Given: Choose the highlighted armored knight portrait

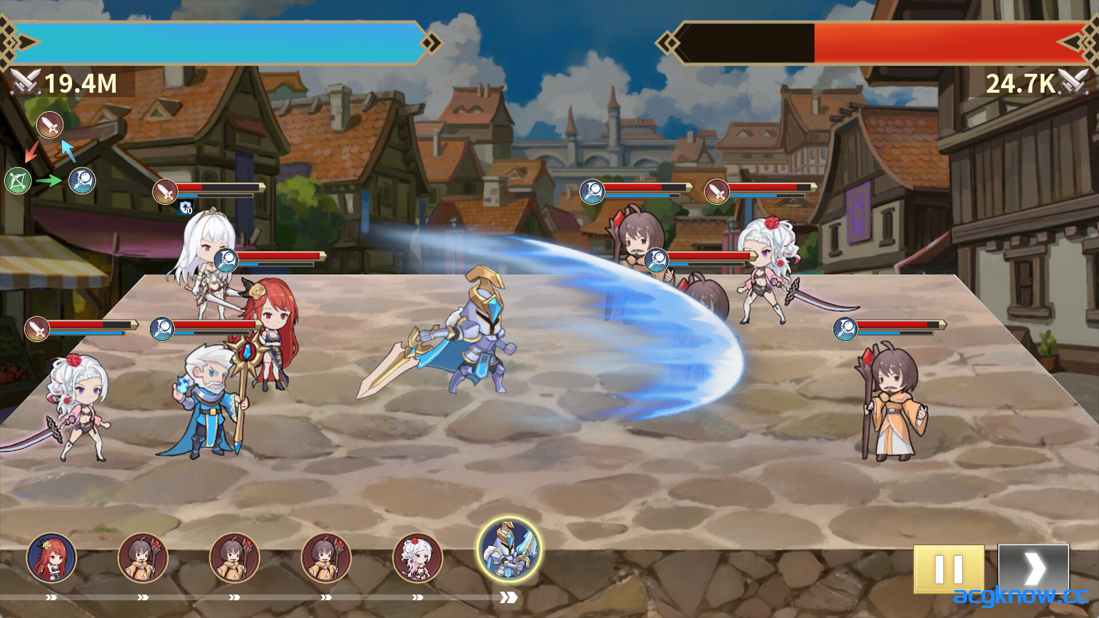Looking at the screenshot, I should (509, 550).
